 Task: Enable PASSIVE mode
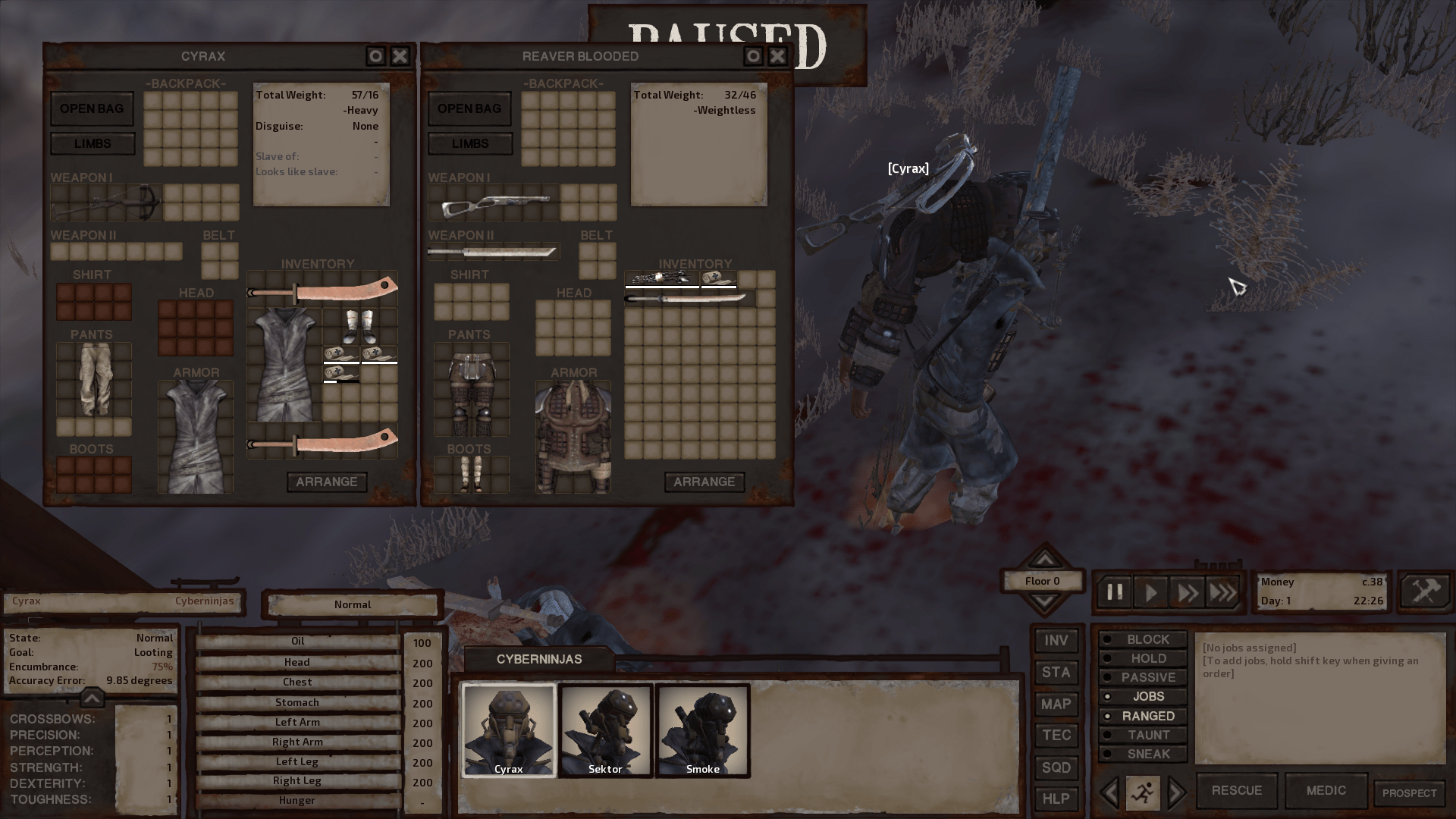click(1142, 677)
